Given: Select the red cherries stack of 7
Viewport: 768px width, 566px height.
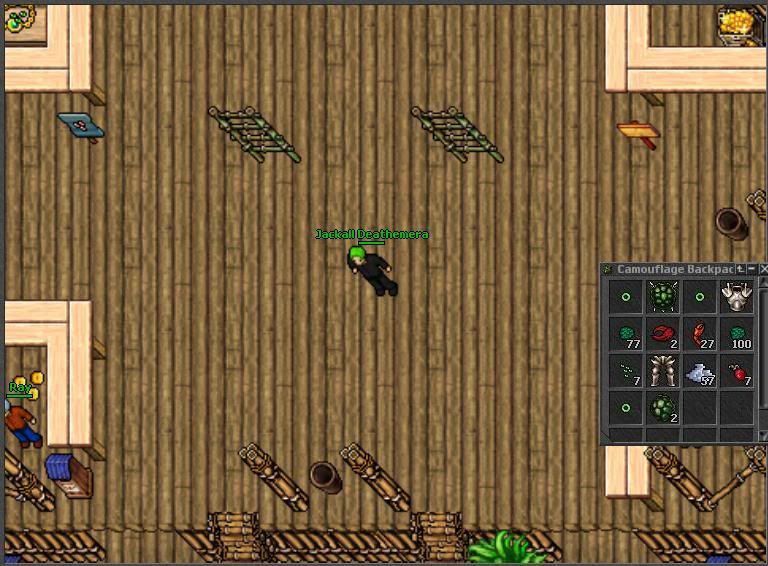Looking at the screenshot, I should click(737, 372).
